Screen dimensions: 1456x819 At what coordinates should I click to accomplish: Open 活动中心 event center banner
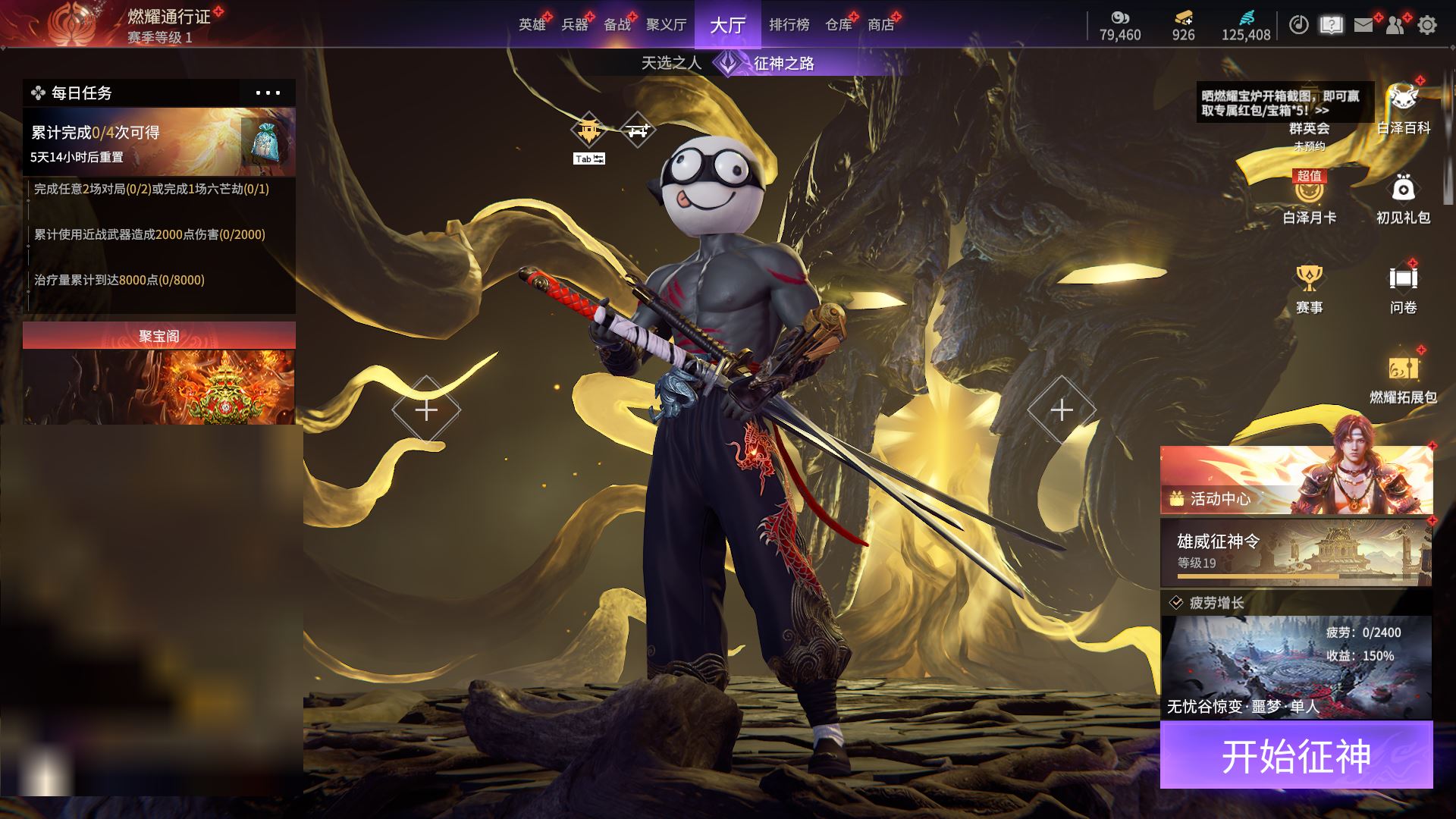1296,480
